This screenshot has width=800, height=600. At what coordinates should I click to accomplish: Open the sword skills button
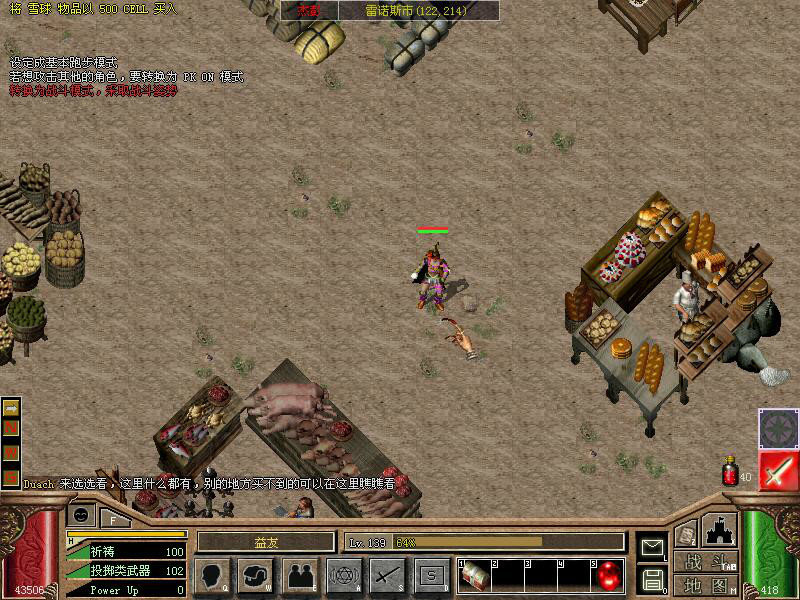point(387,575)
